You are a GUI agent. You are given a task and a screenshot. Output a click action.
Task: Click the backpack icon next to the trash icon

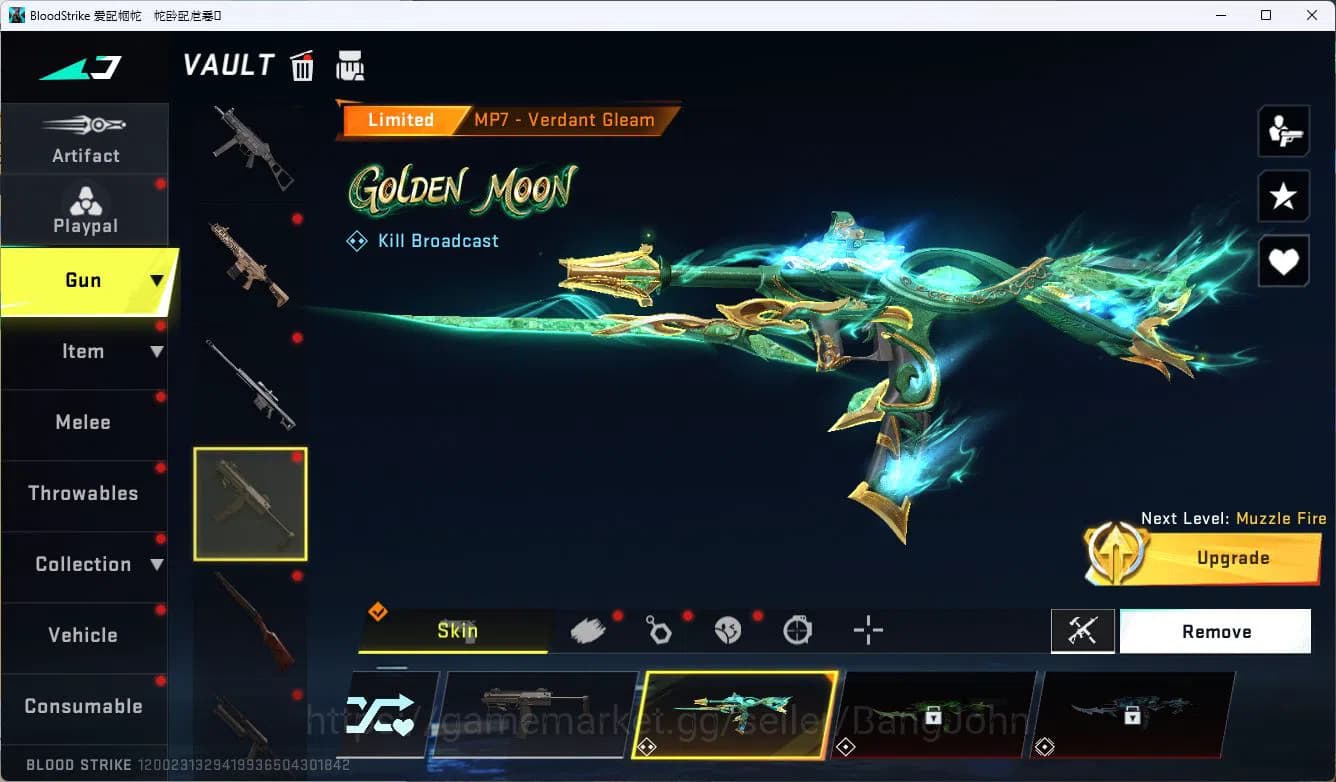point(351,64)
